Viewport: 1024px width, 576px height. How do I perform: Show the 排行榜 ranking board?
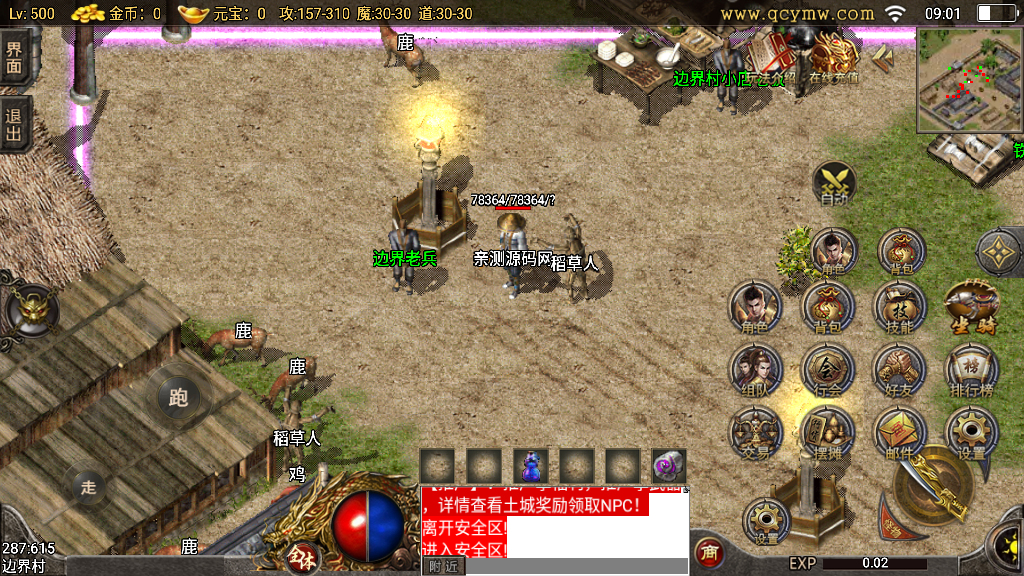[x=971, y=372]
